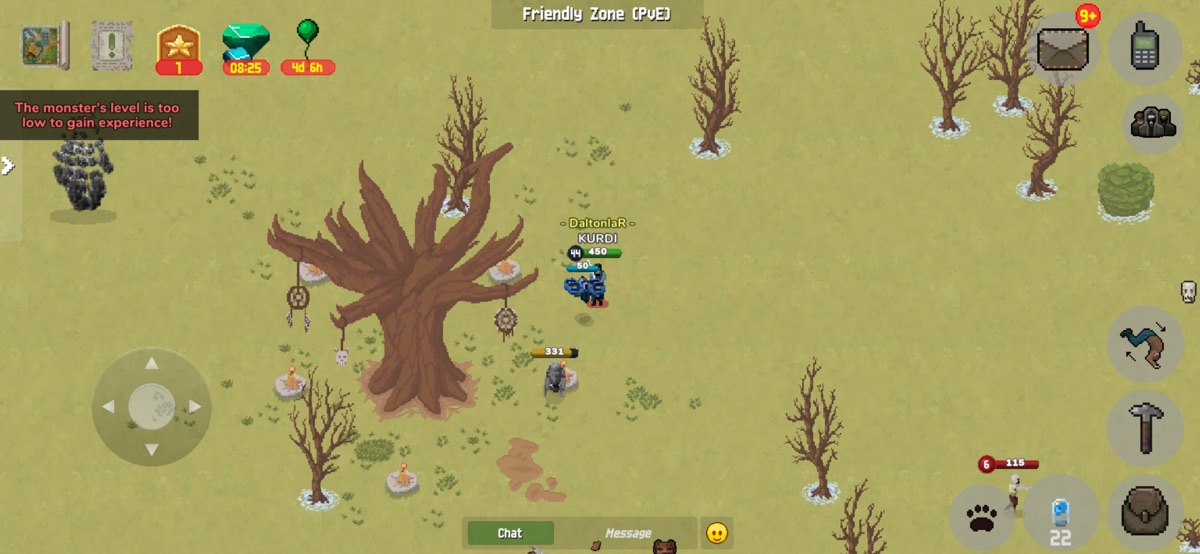This screenshot has width=1200, height=554.
Task: Click the Message input field
Action: coord(627,533)
